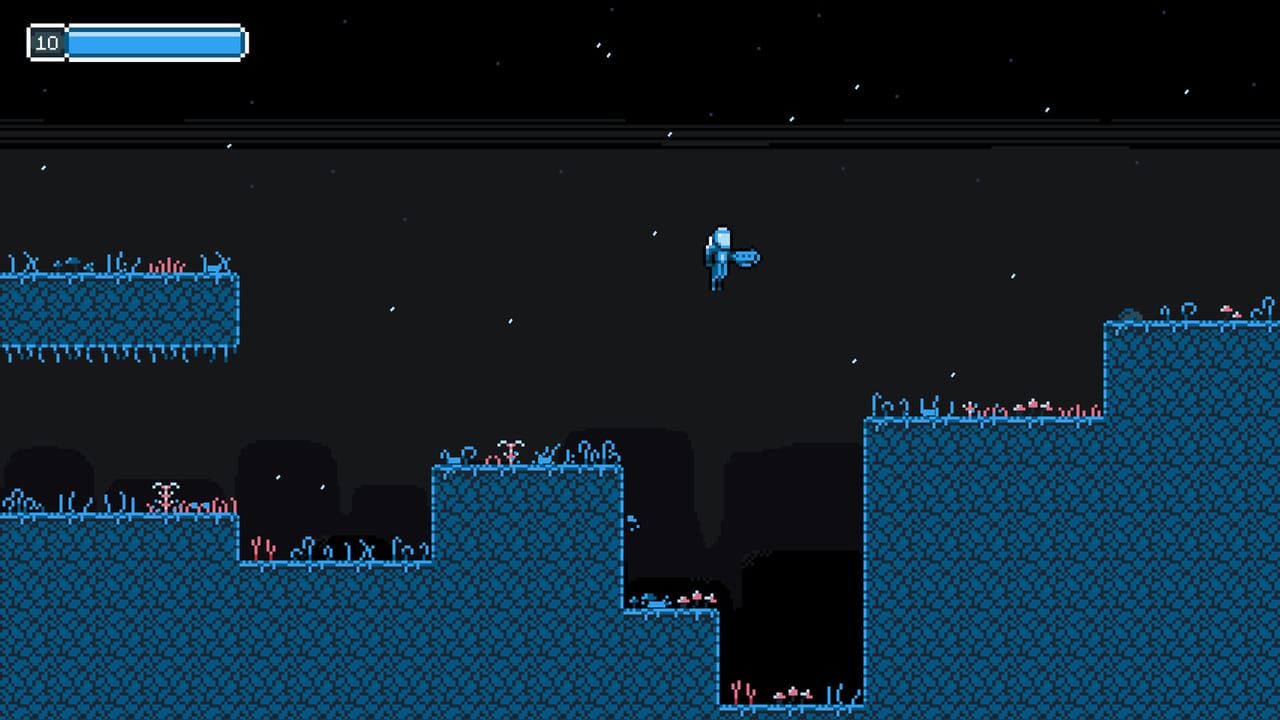
Task: Click the health bar in the top-left corner
Action: [155, 42]
